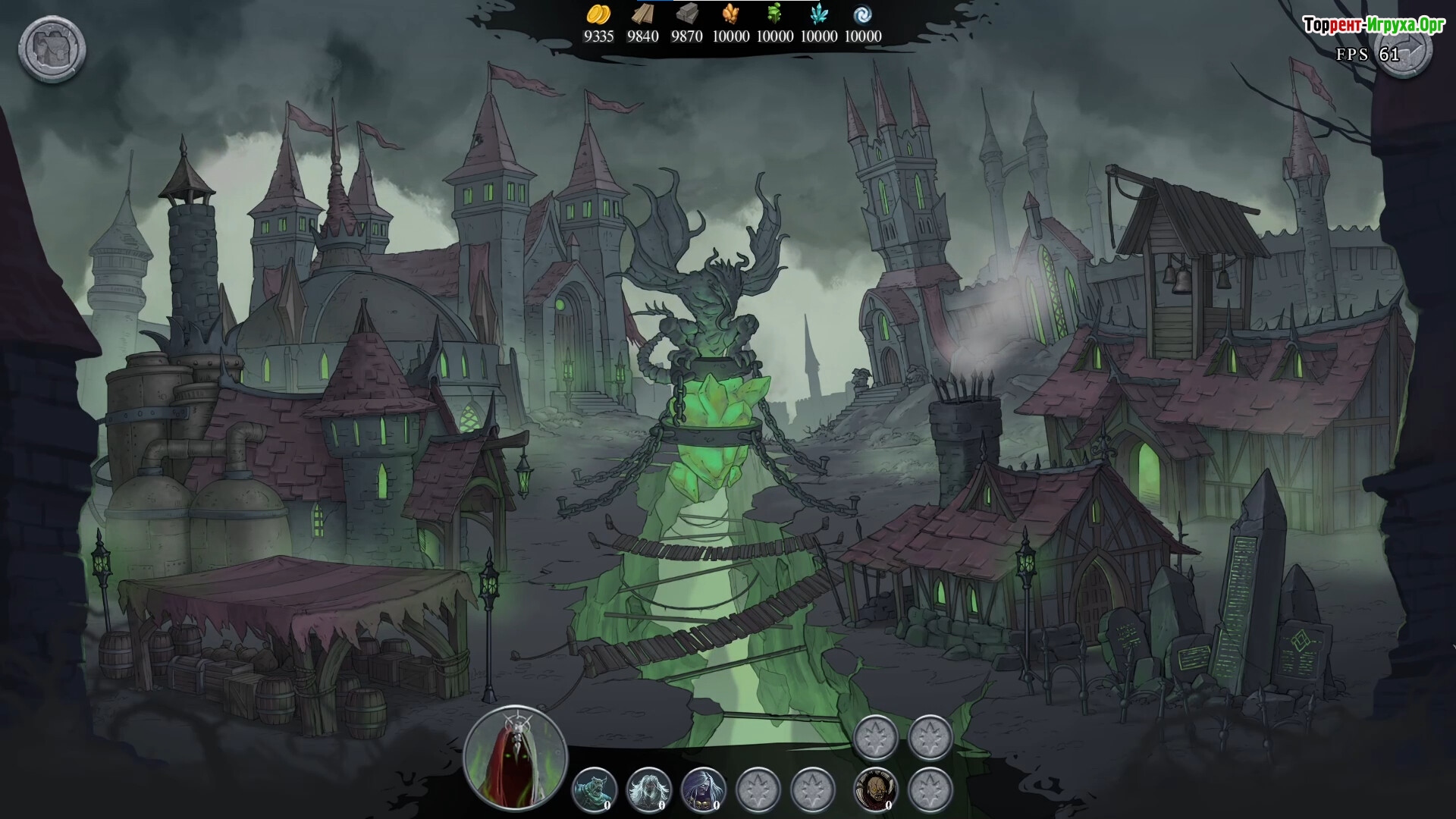1456x819 pixels.
Task: Click the arrow button to leave town
Action: [x=1403, y=50]
